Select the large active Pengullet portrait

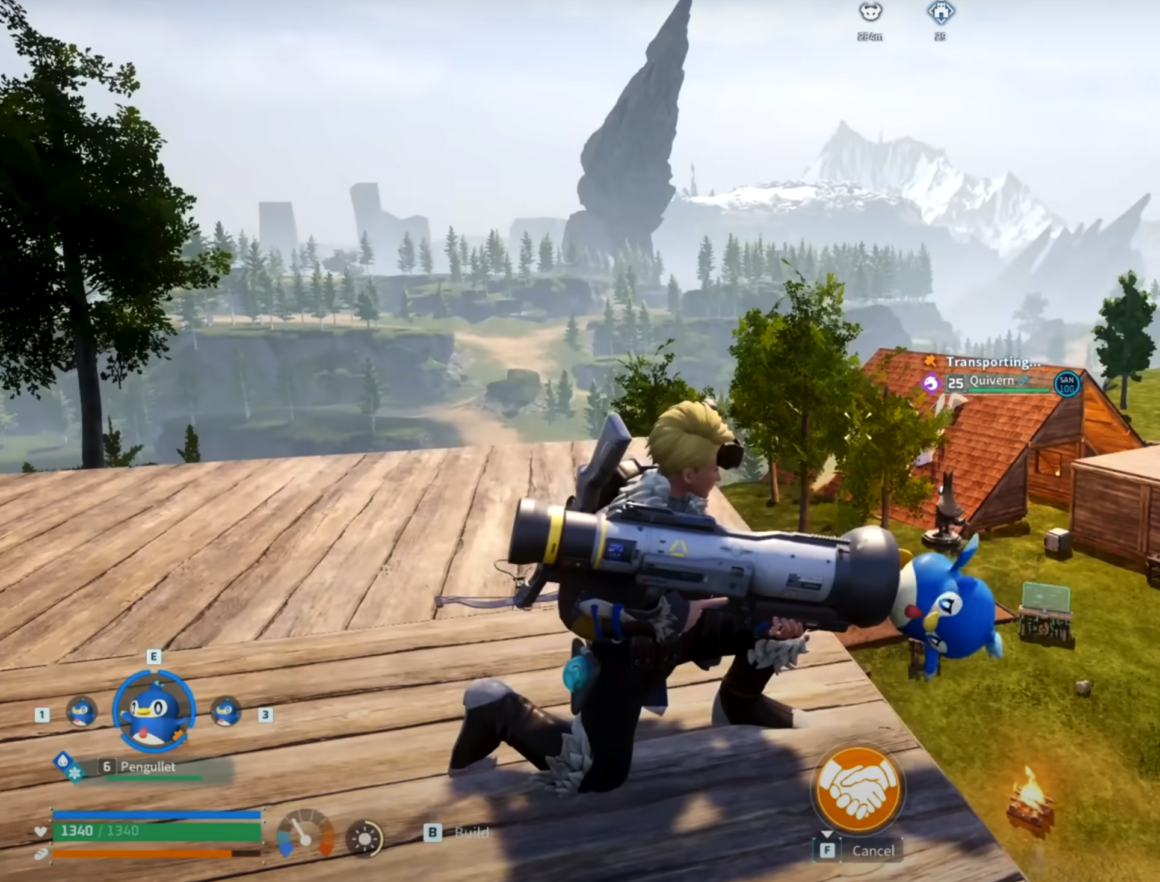154,712
